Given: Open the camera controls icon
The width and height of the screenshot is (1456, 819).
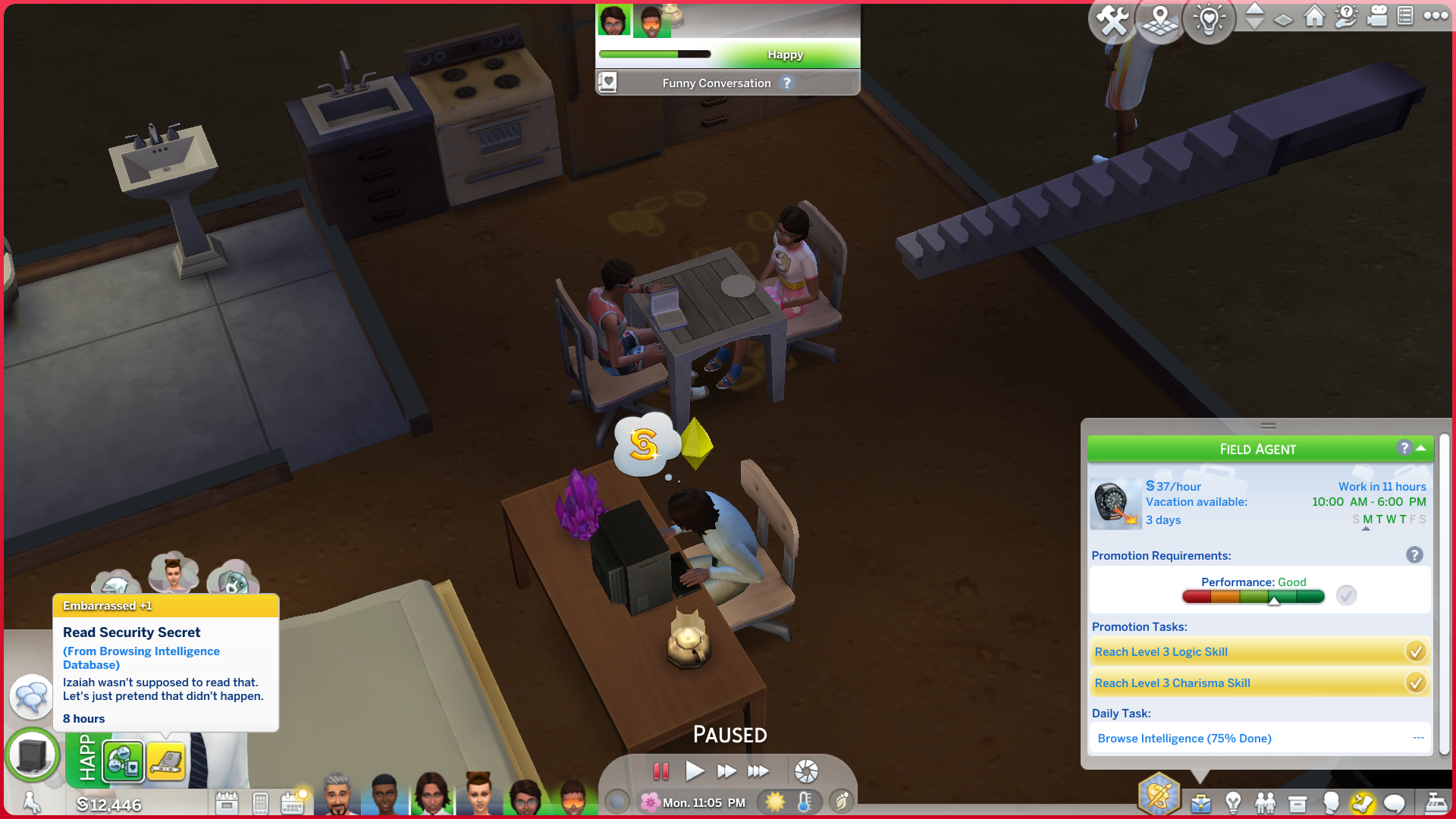Looking at the screenshot, I should 1376,17.
